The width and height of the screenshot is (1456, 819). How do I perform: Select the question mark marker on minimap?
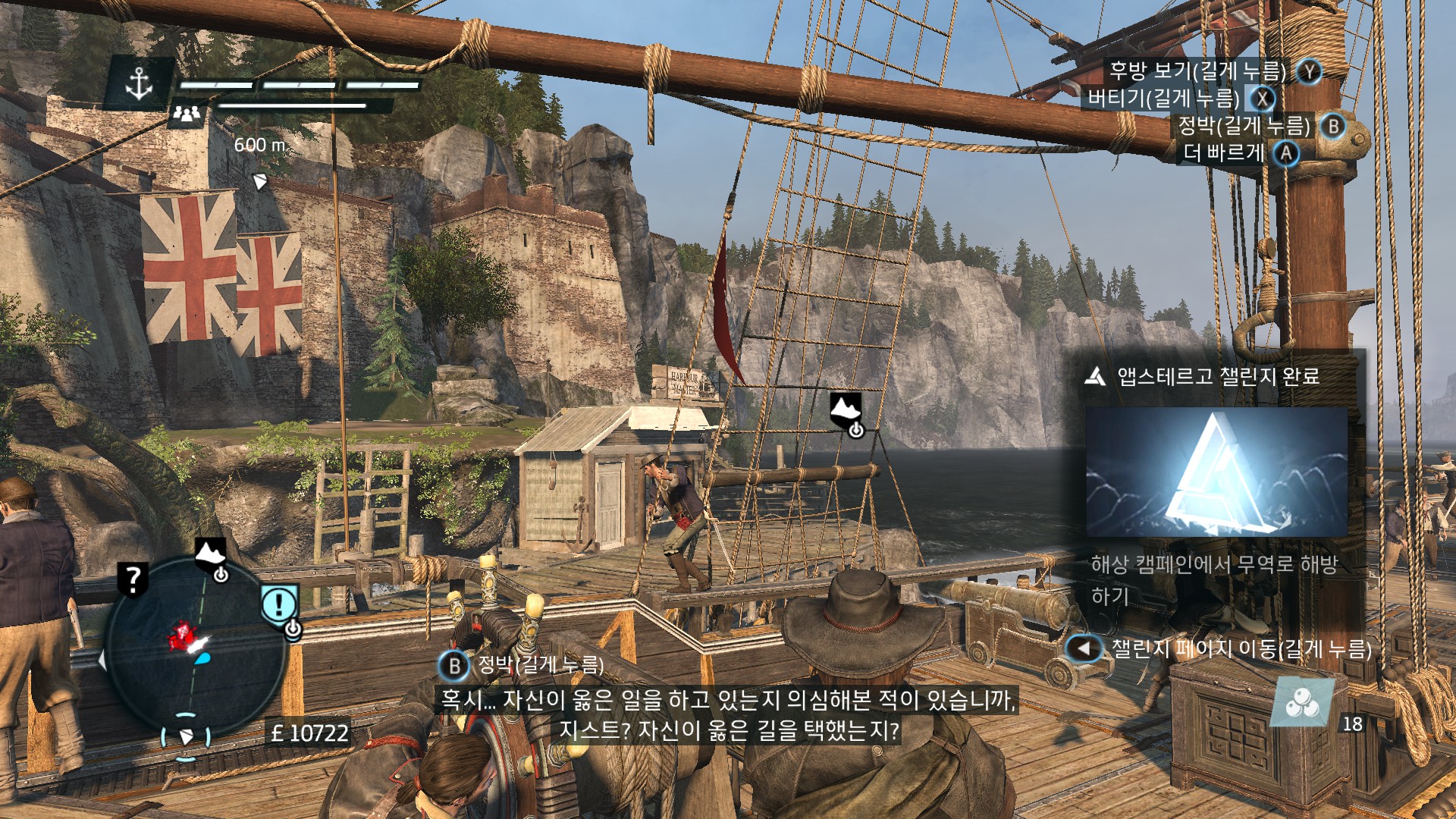tap(133, 579)
